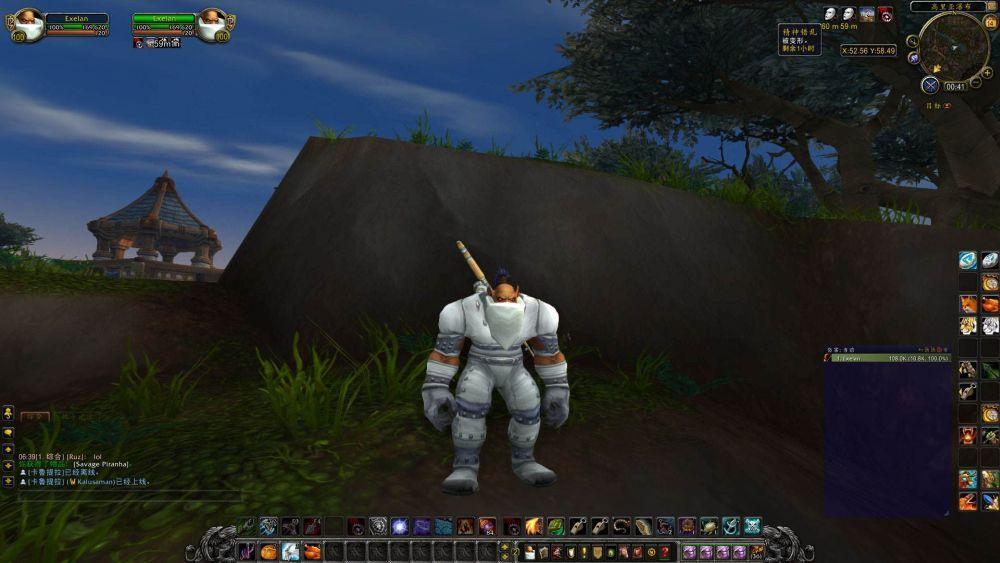Use the fox mount icon on side bar

(x=968, y=304)
